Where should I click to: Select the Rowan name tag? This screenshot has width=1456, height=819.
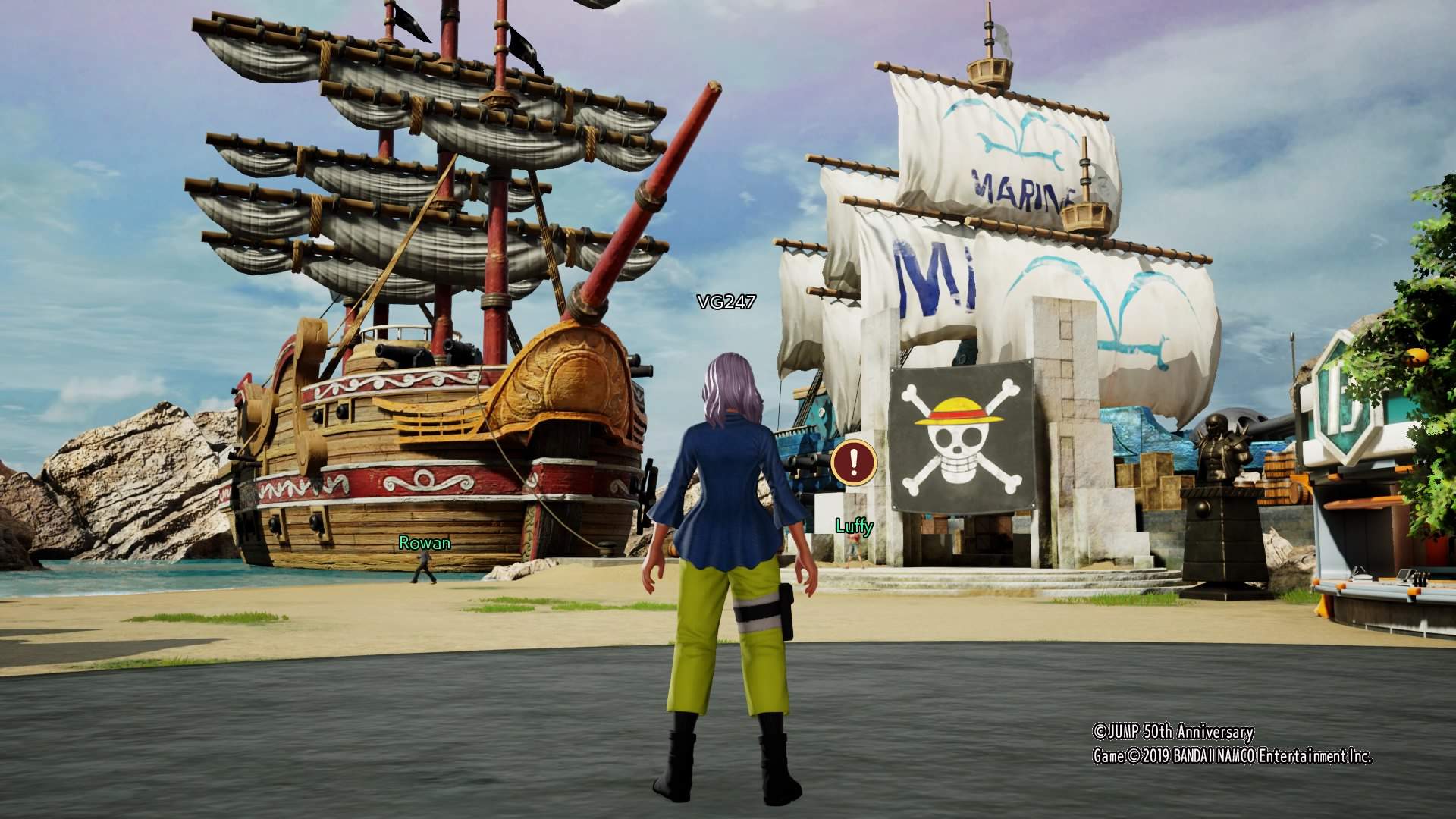pyautogui.click(x=425, y=543)
